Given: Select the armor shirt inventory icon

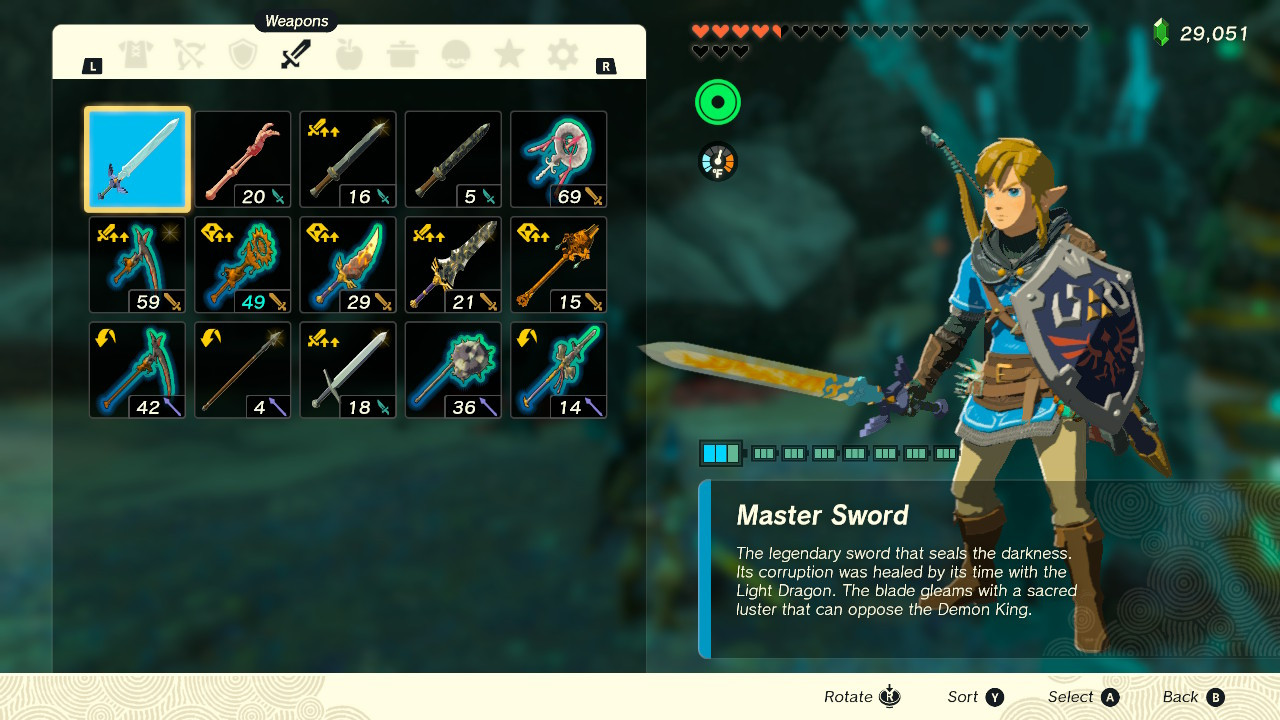Looking at the screenshot, I should (137, 55).
